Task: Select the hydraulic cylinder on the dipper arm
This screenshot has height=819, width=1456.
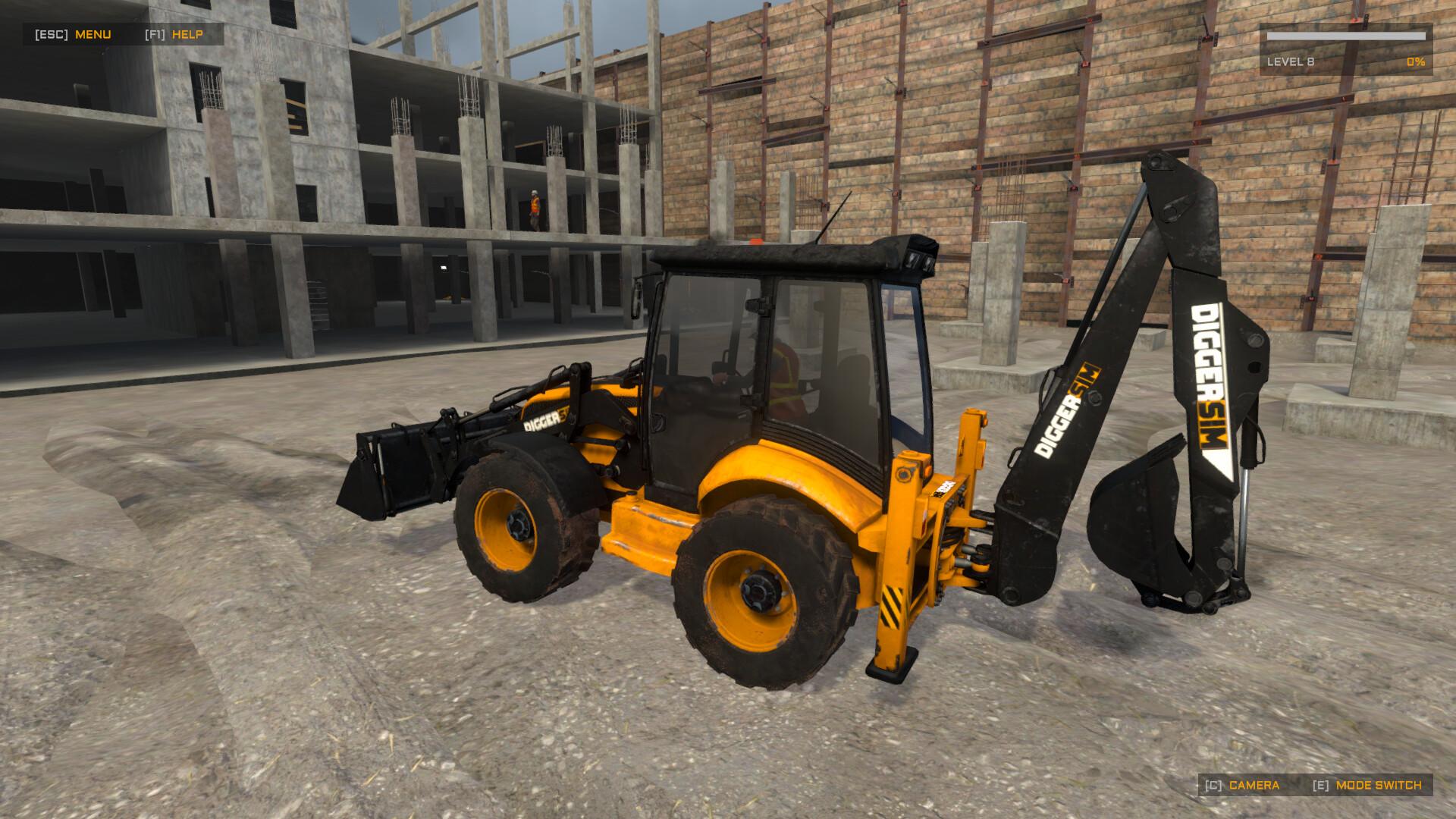Action: pyautogui.click(x=1247, y=516)
